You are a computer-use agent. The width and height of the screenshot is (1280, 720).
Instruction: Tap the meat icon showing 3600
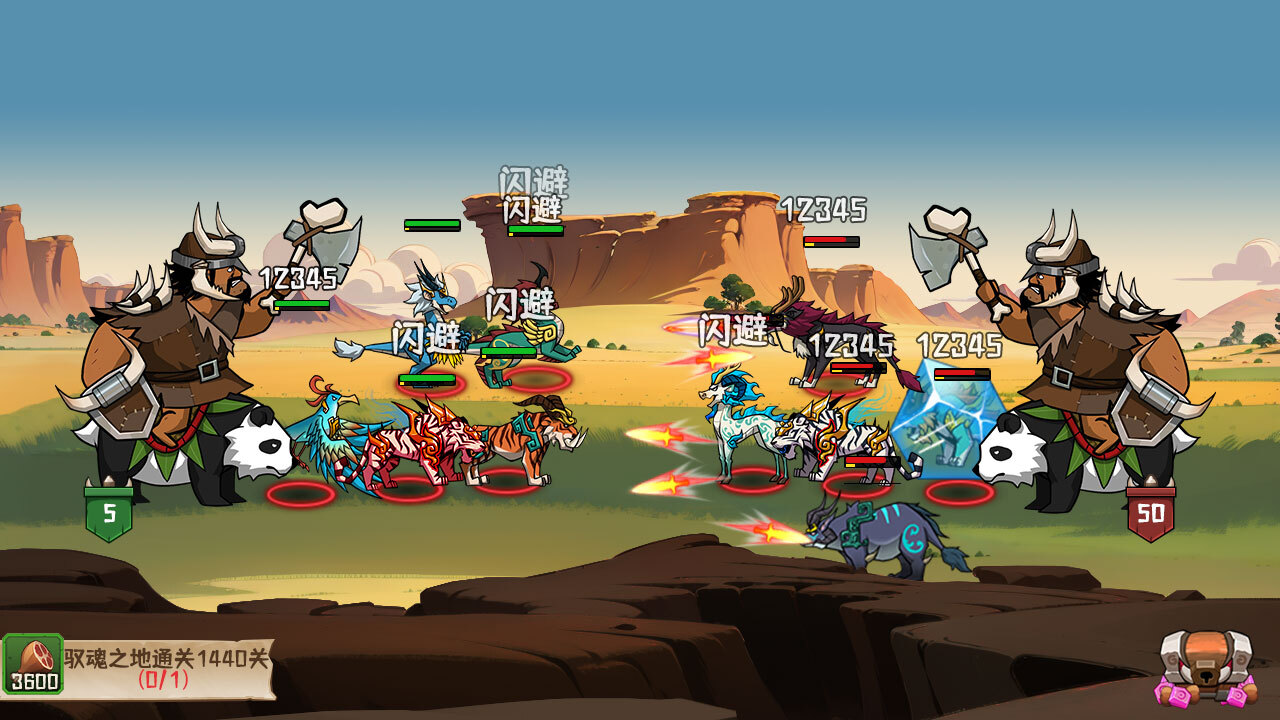pyautogui.click(x=33, y=664)
